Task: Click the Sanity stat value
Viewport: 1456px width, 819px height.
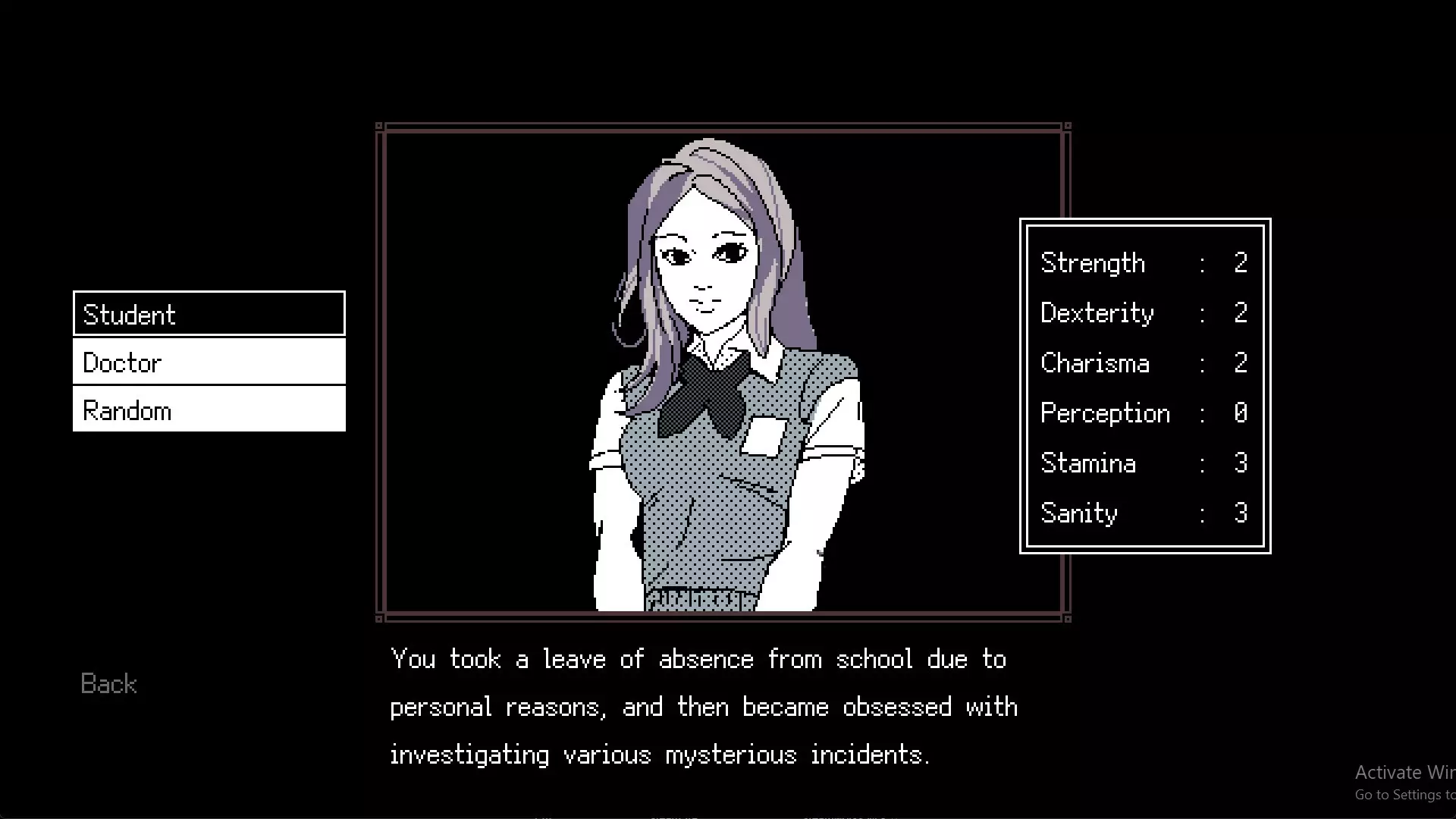Action: click(1242, 513)
